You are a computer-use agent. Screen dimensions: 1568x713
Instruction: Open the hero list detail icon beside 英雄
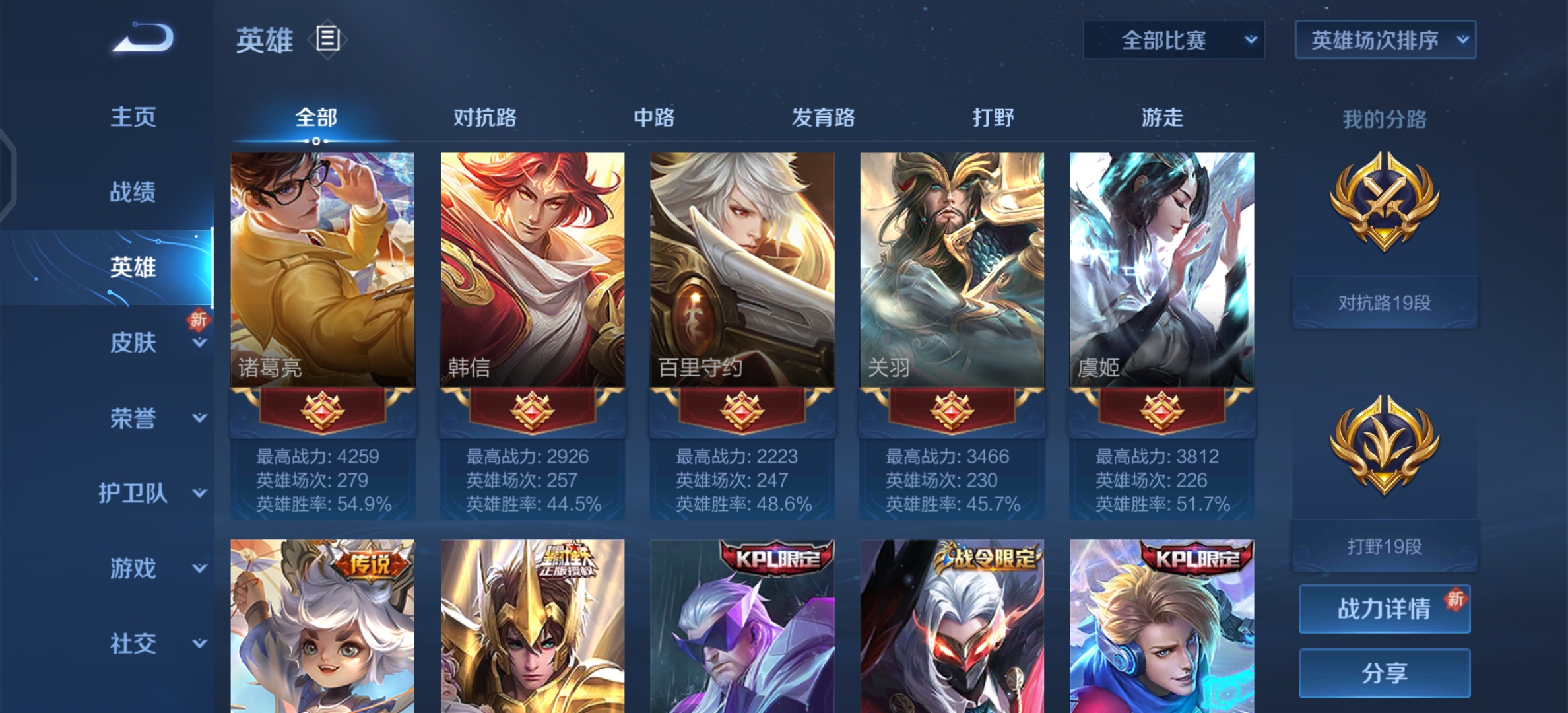pos(326,38)
